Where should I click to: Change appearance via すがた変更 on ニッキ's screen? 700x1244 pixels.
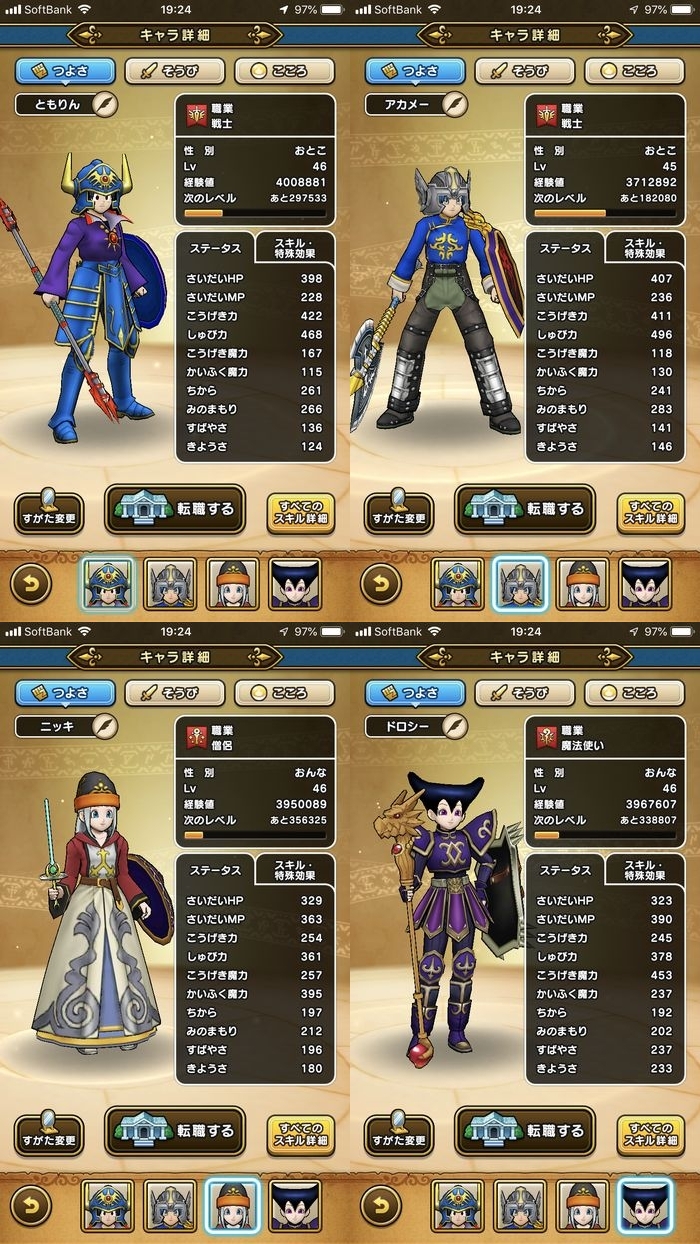pyautogui.click(x=49, y=1134)
